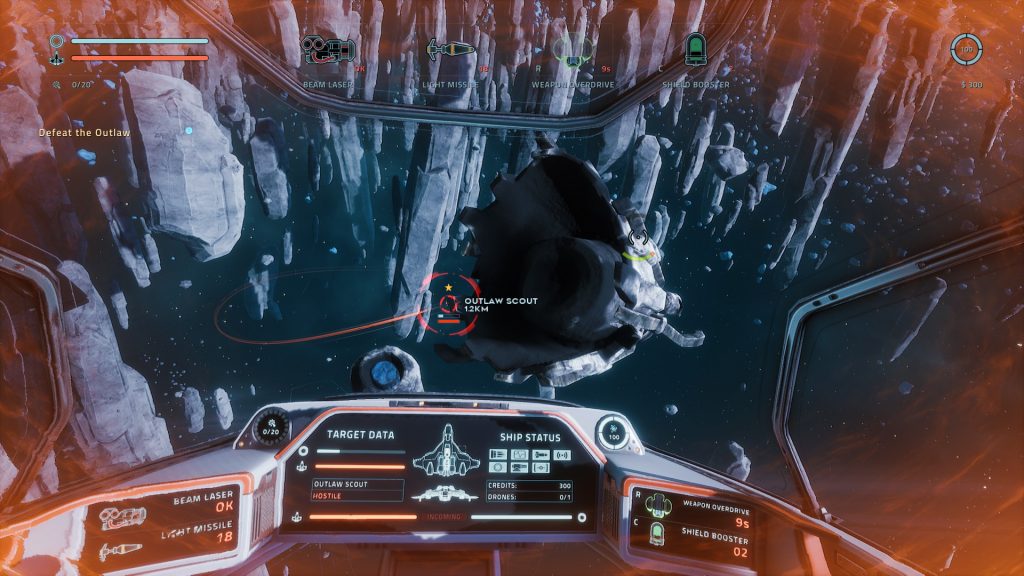Click the Outlaw Scout name field in Target Data

357,484
